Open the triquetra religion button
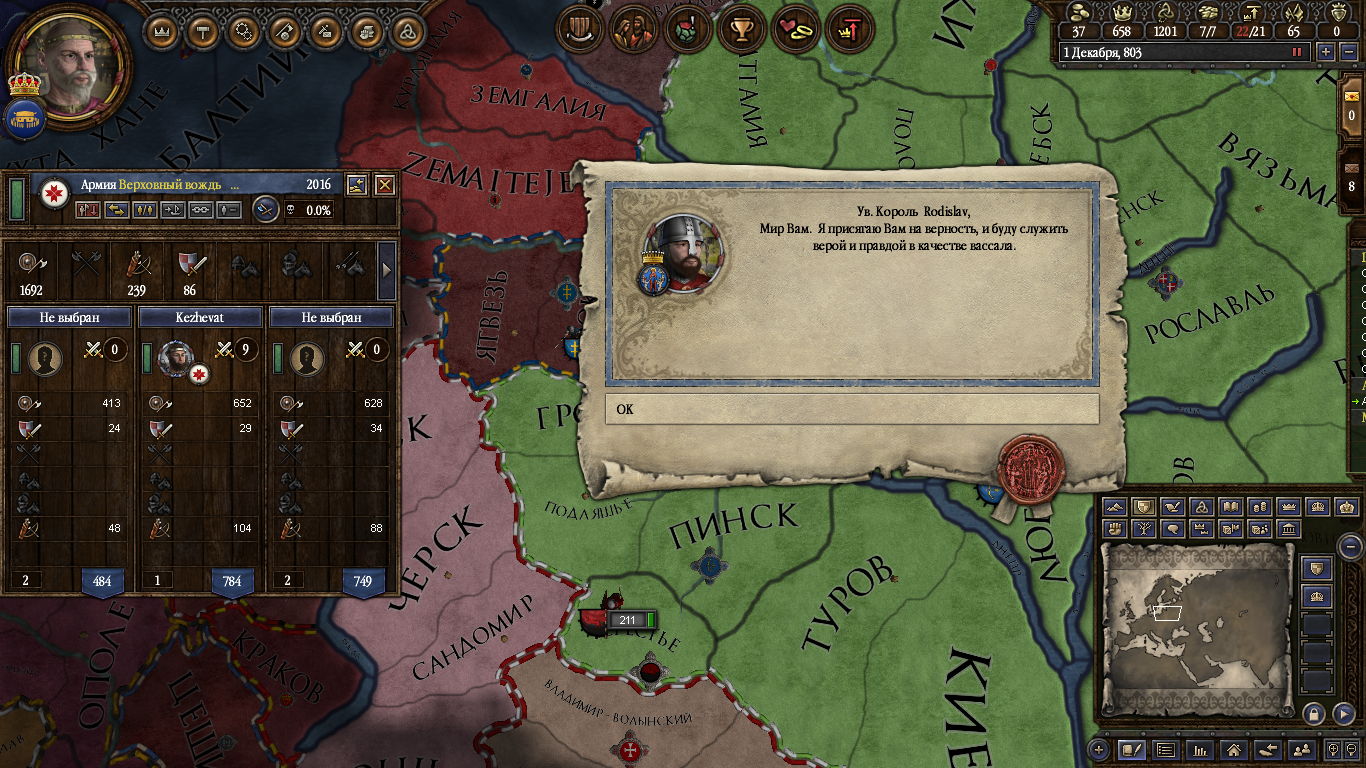Image resolution: width=1366 pixels, height=768 pixels. pos(406,32)
